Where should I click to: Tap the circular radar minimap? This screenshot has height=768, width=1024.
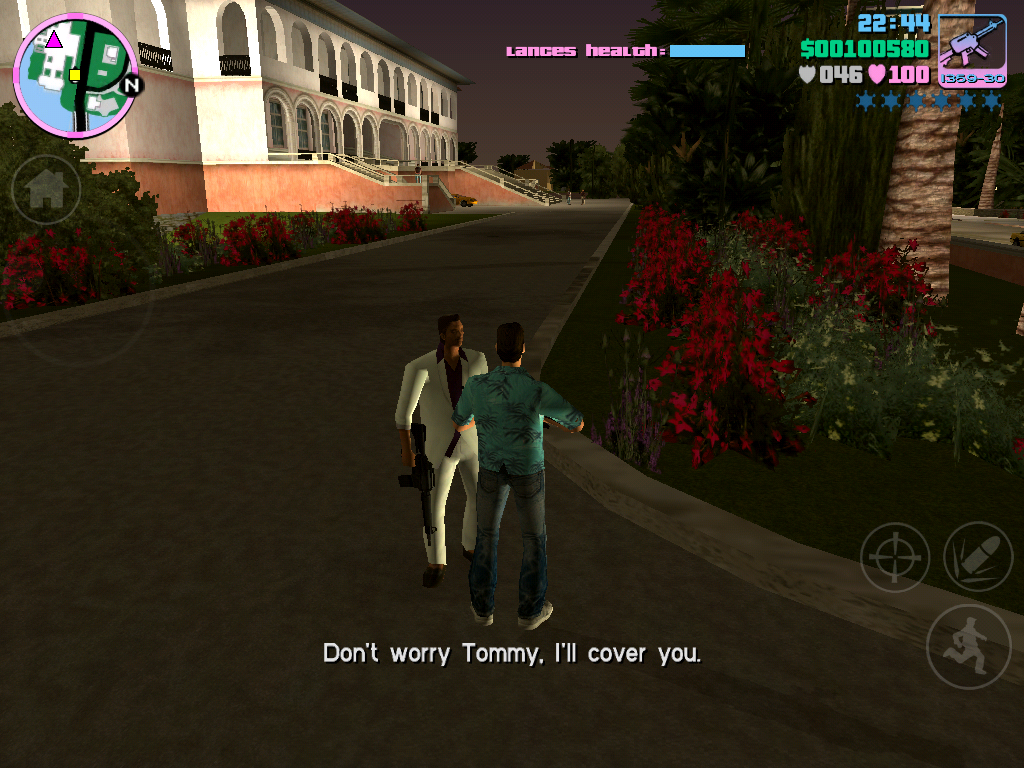[75, 75]
